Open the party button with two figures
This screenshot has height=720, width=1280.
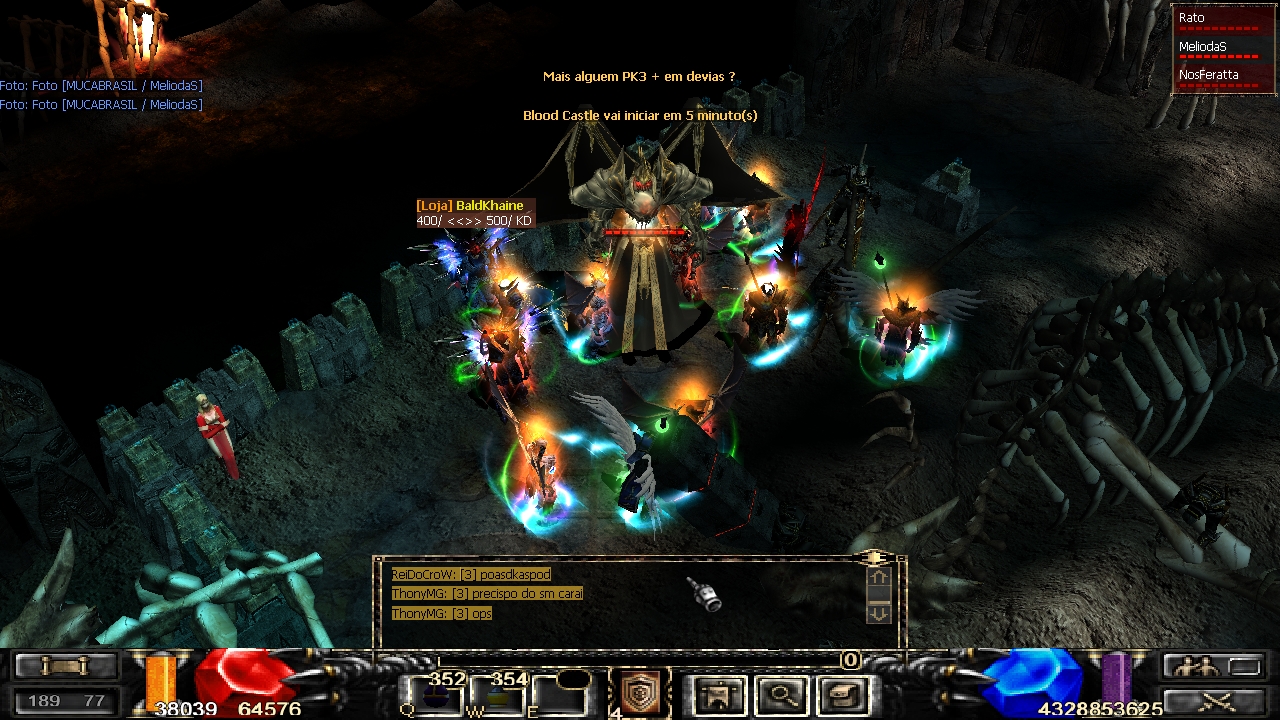pyautogui.click(x=1213, y=666)
